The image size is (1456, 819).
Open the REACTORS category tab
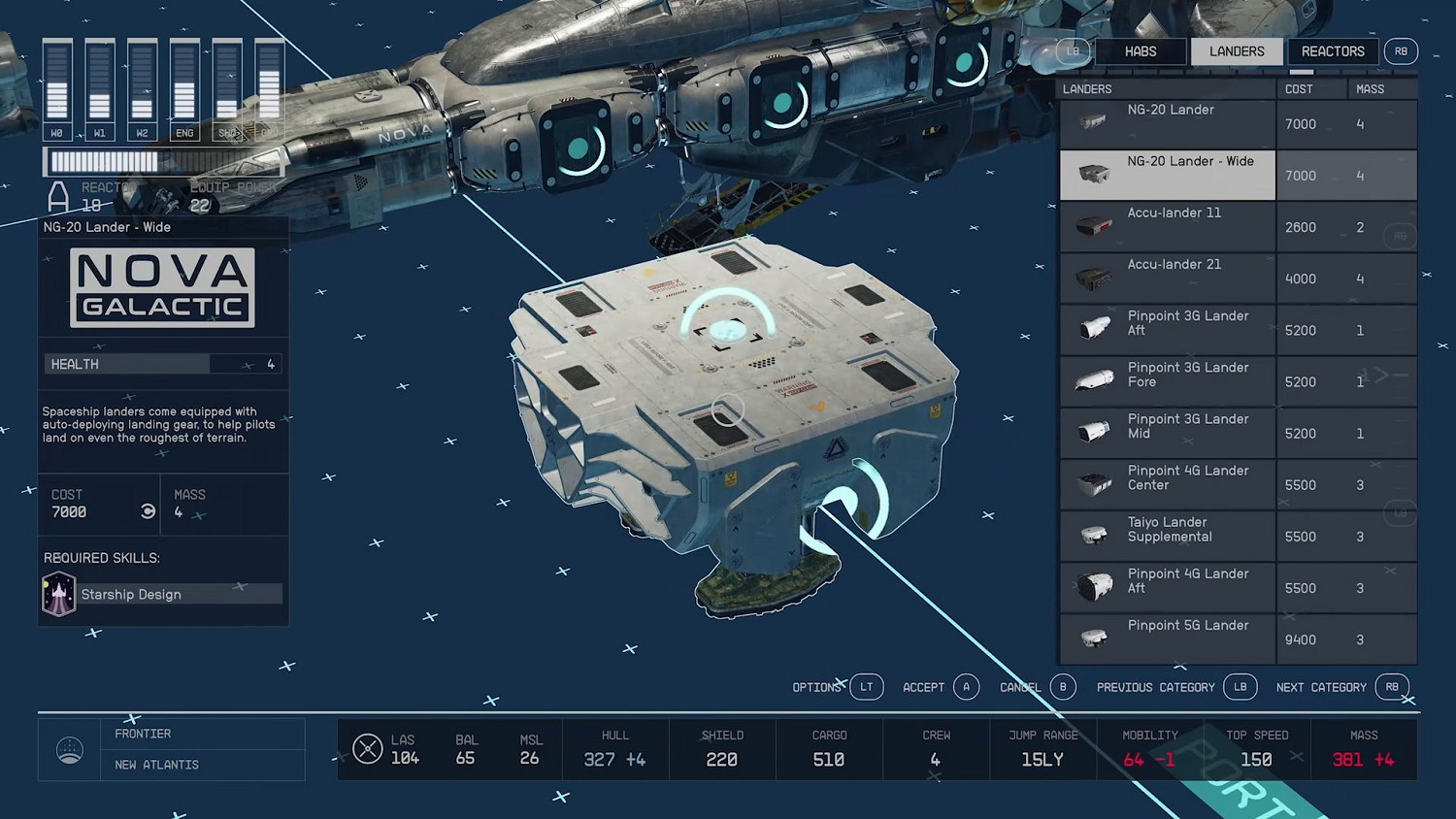1332,51
